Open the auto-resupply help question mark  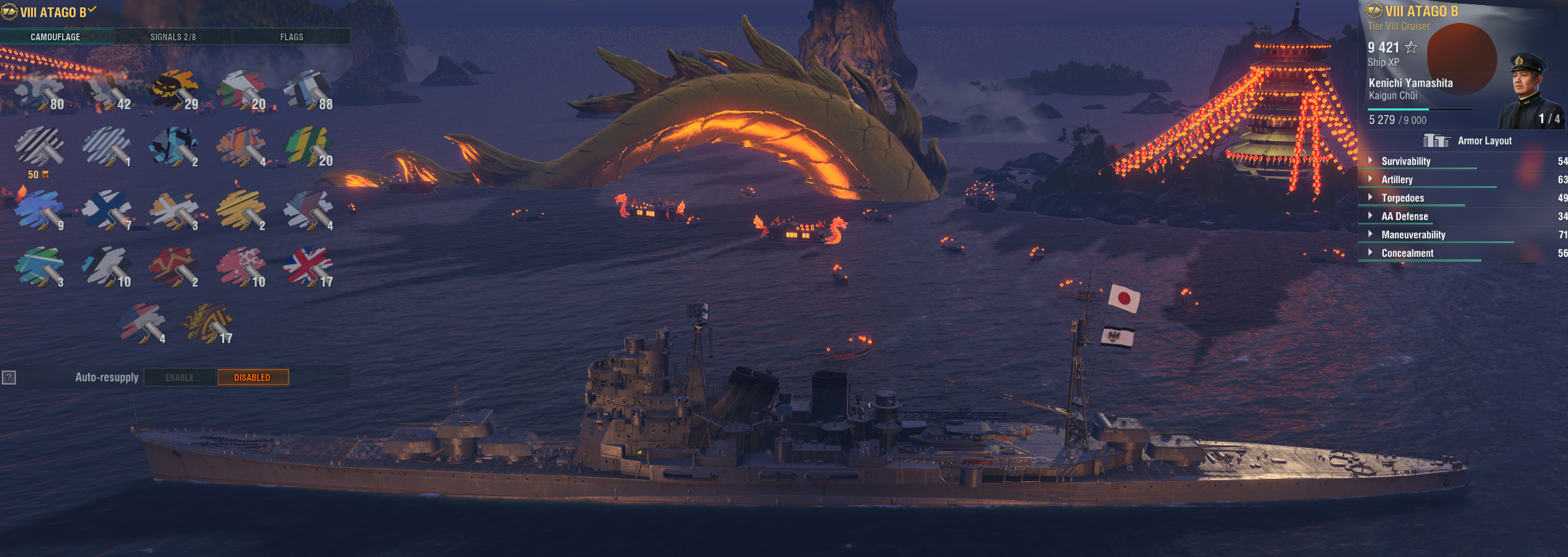(x=9, y=377)
